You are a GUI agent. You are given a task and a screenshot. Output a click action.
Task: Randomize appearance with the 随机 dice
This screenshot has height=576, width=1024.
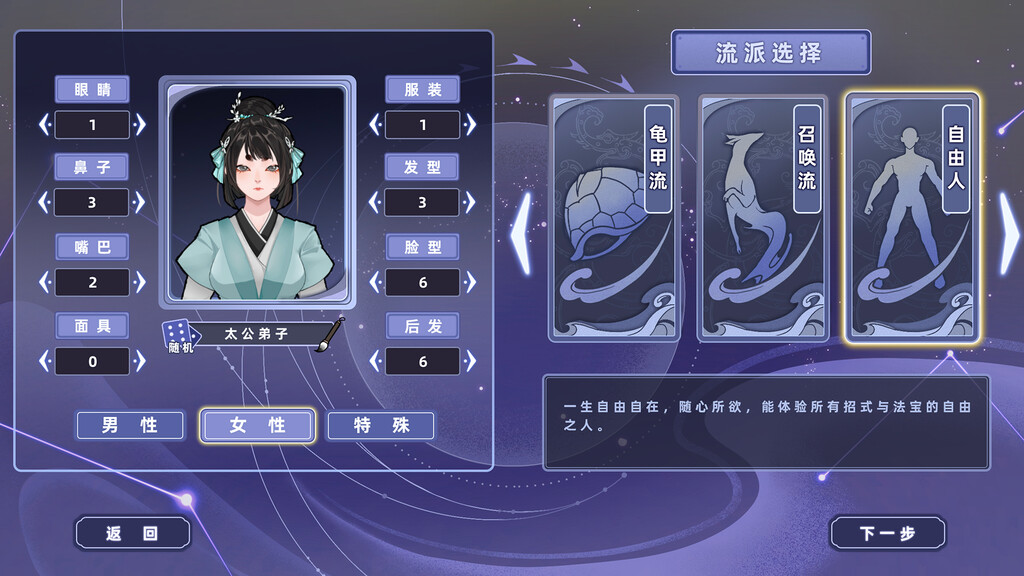click(x=177, y=335)
